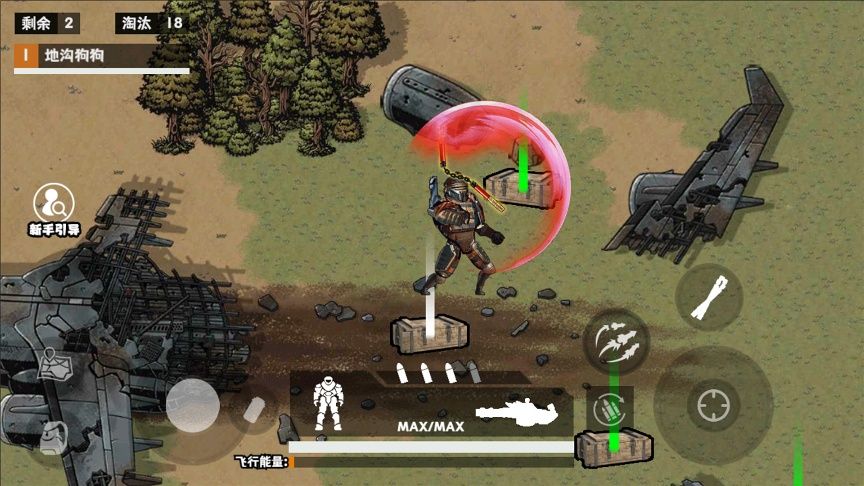Viewport: 864px width, 486px height.
Task: Tap the small bullet button beside the joystick
Action: coord(256,409)
